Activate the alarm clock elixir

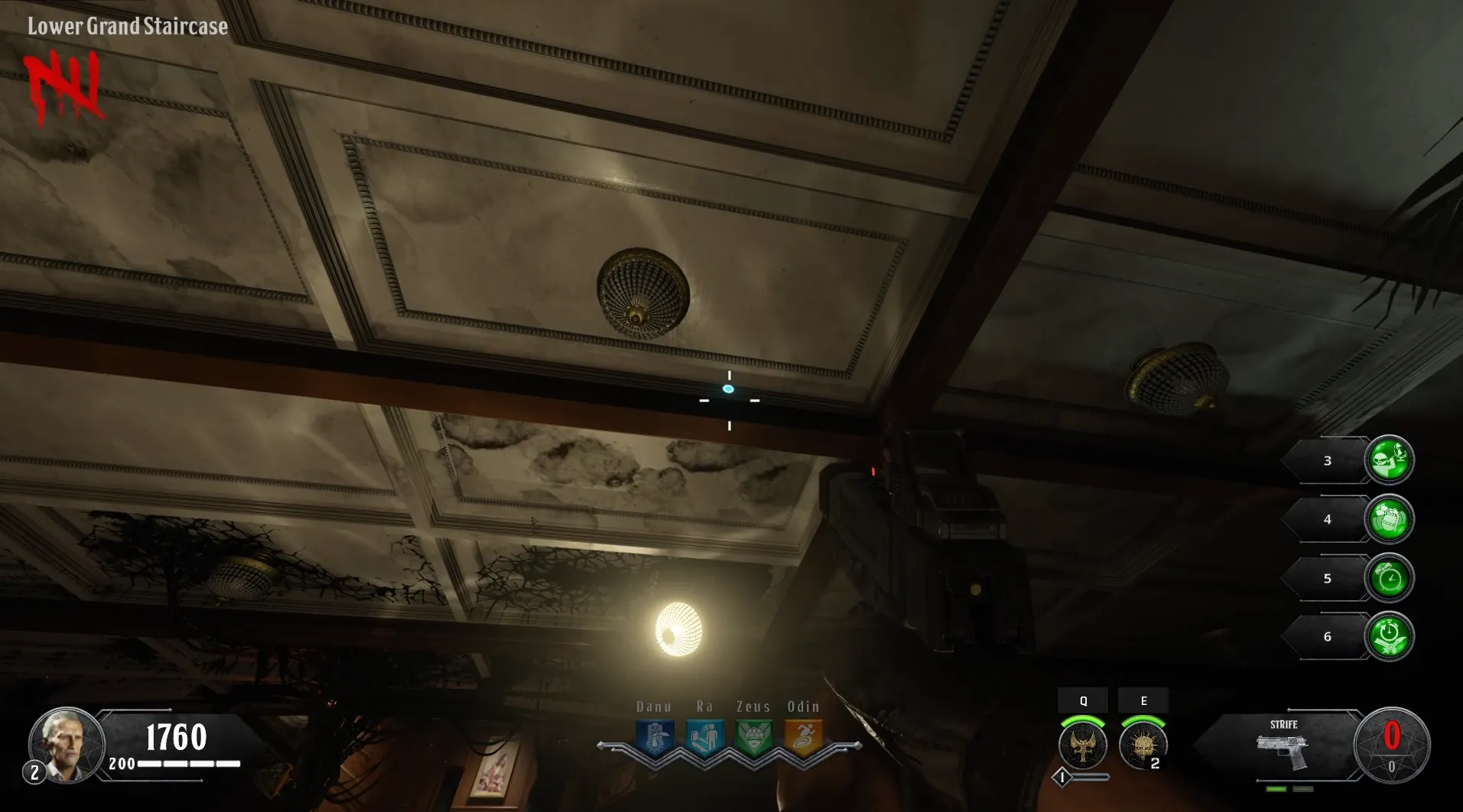click(1389, 579)
